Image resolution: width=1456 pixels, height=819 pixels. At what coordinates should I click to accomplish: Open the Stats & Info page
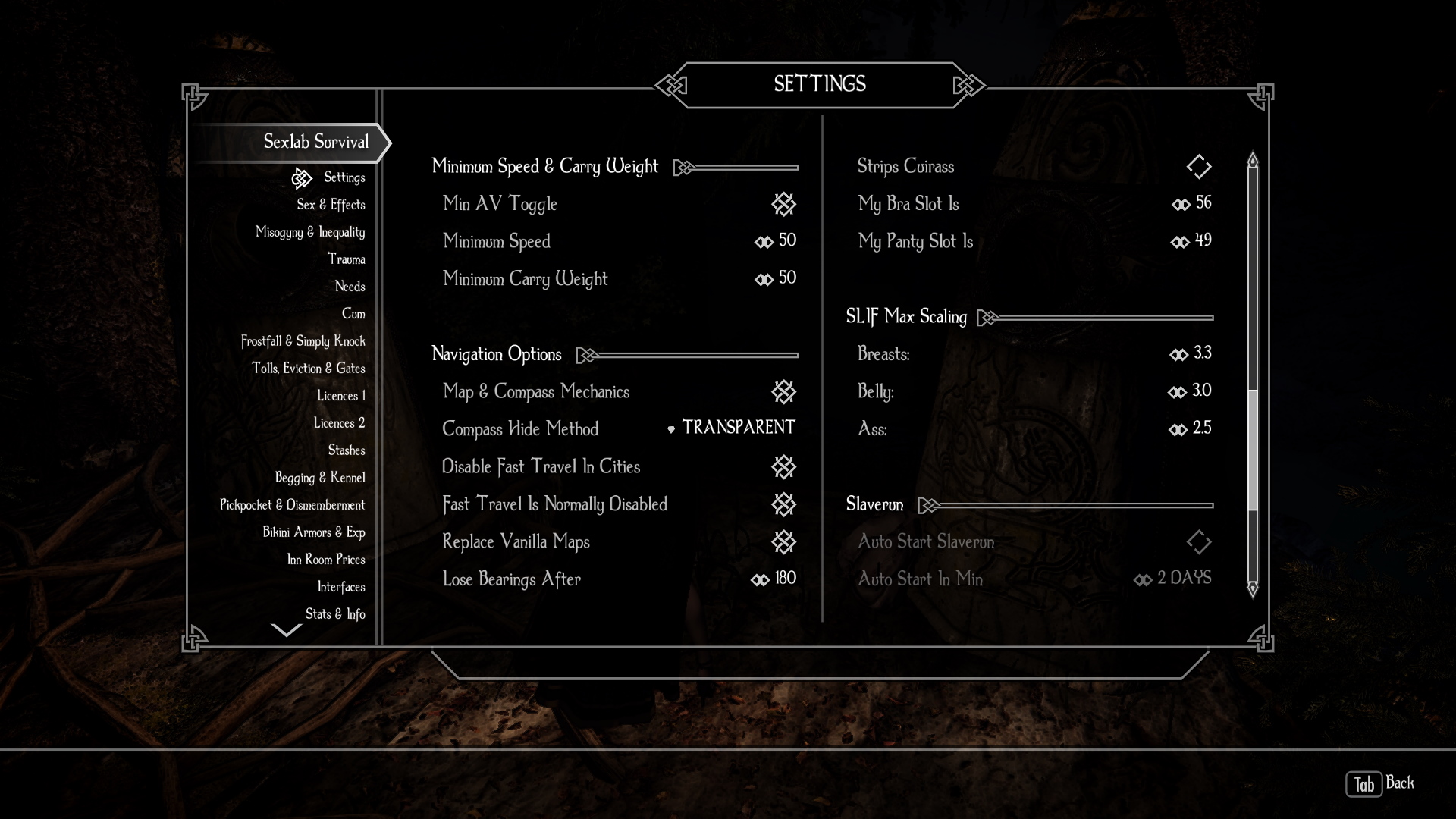coord(334,614)
